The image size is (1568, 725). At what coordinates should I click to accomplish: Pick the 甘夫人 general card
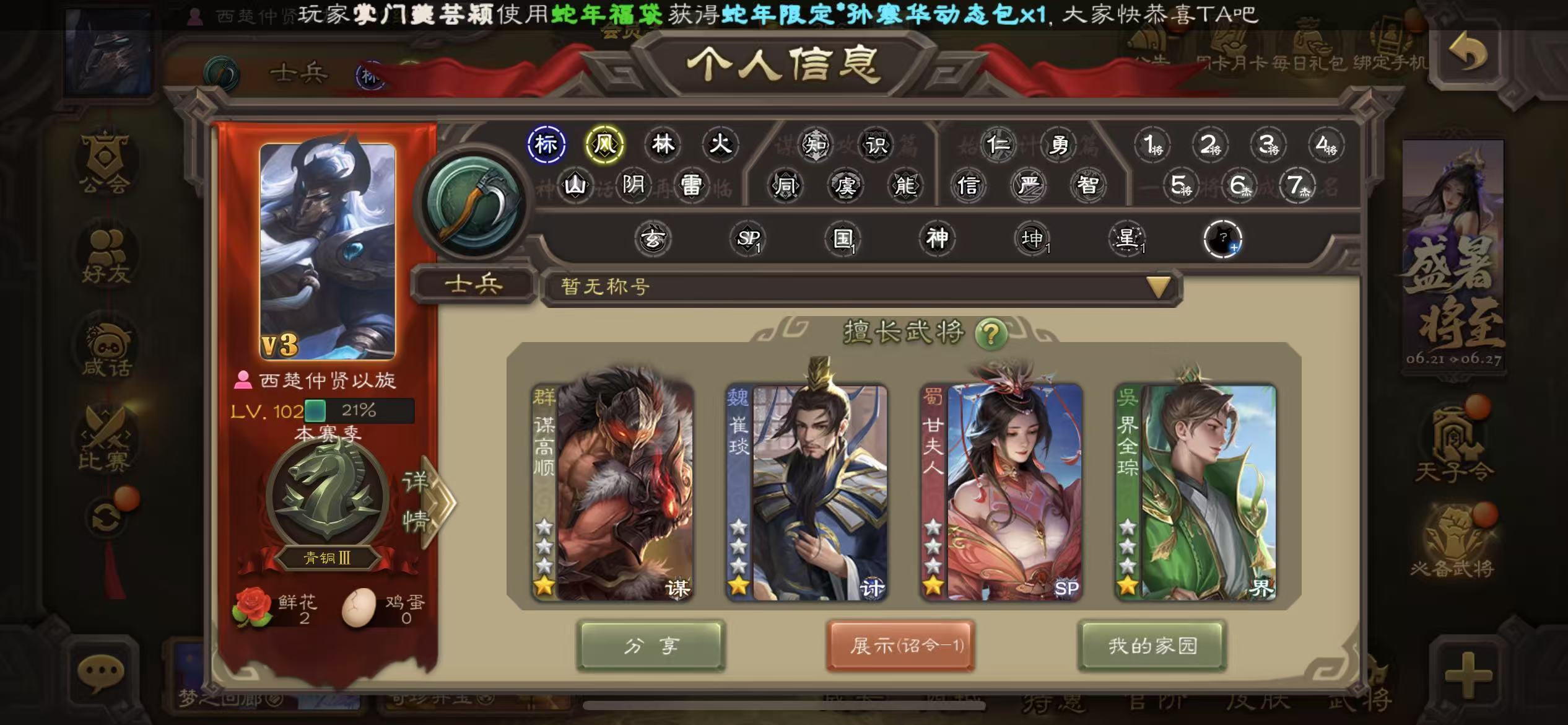(x=1001, y=493)
